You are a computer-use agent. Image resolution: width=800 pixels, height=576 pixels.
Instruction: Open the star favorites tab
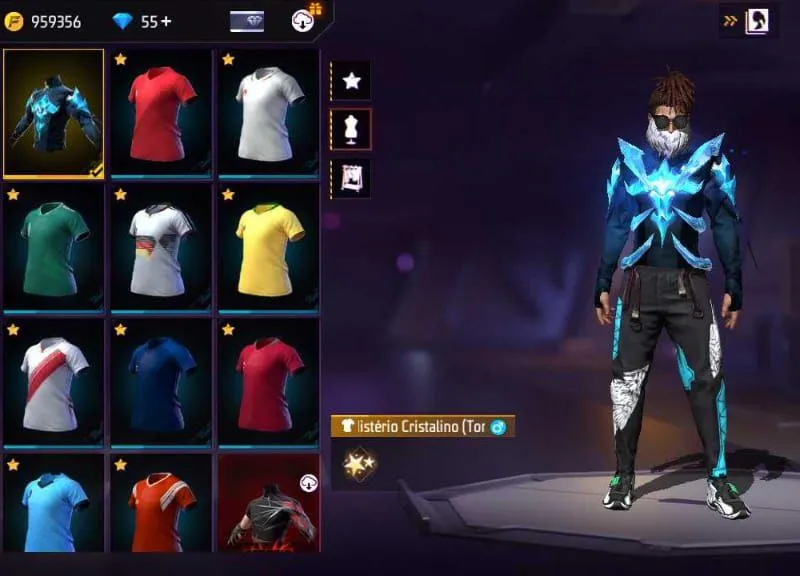(351, 81)
